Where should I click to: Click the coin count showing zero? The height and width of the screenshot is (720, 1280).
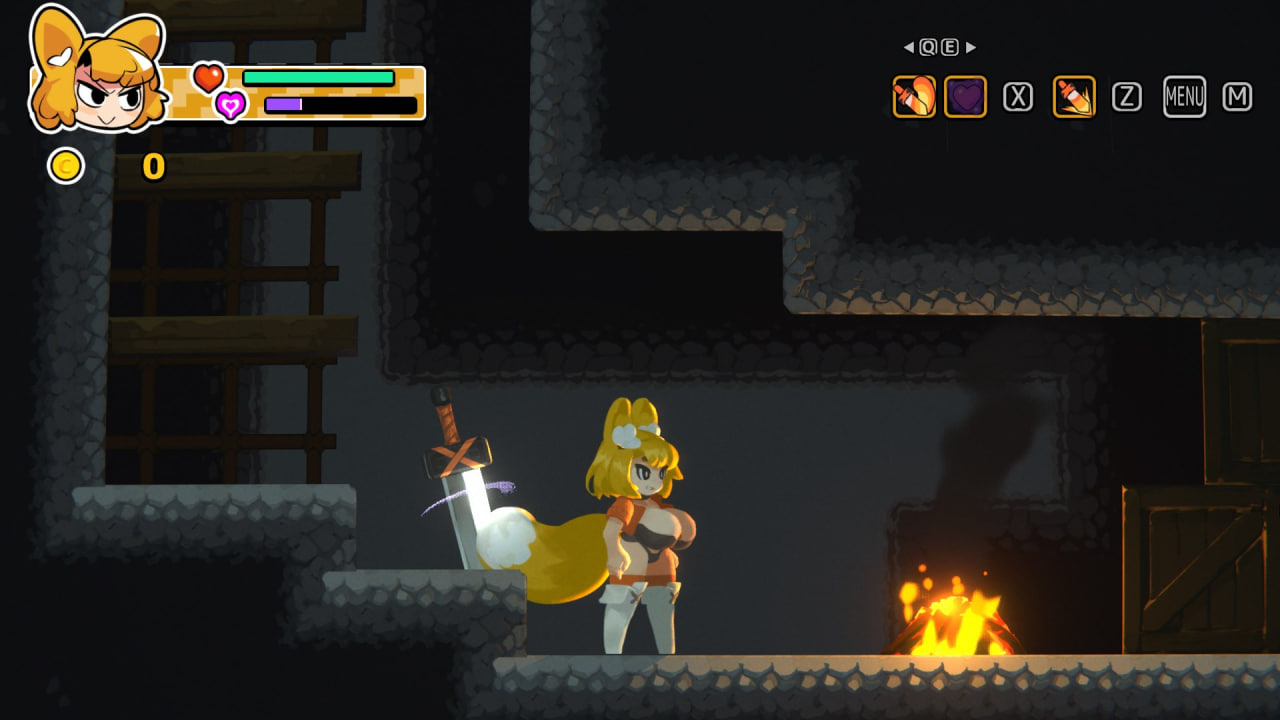[x=153, y=168]
